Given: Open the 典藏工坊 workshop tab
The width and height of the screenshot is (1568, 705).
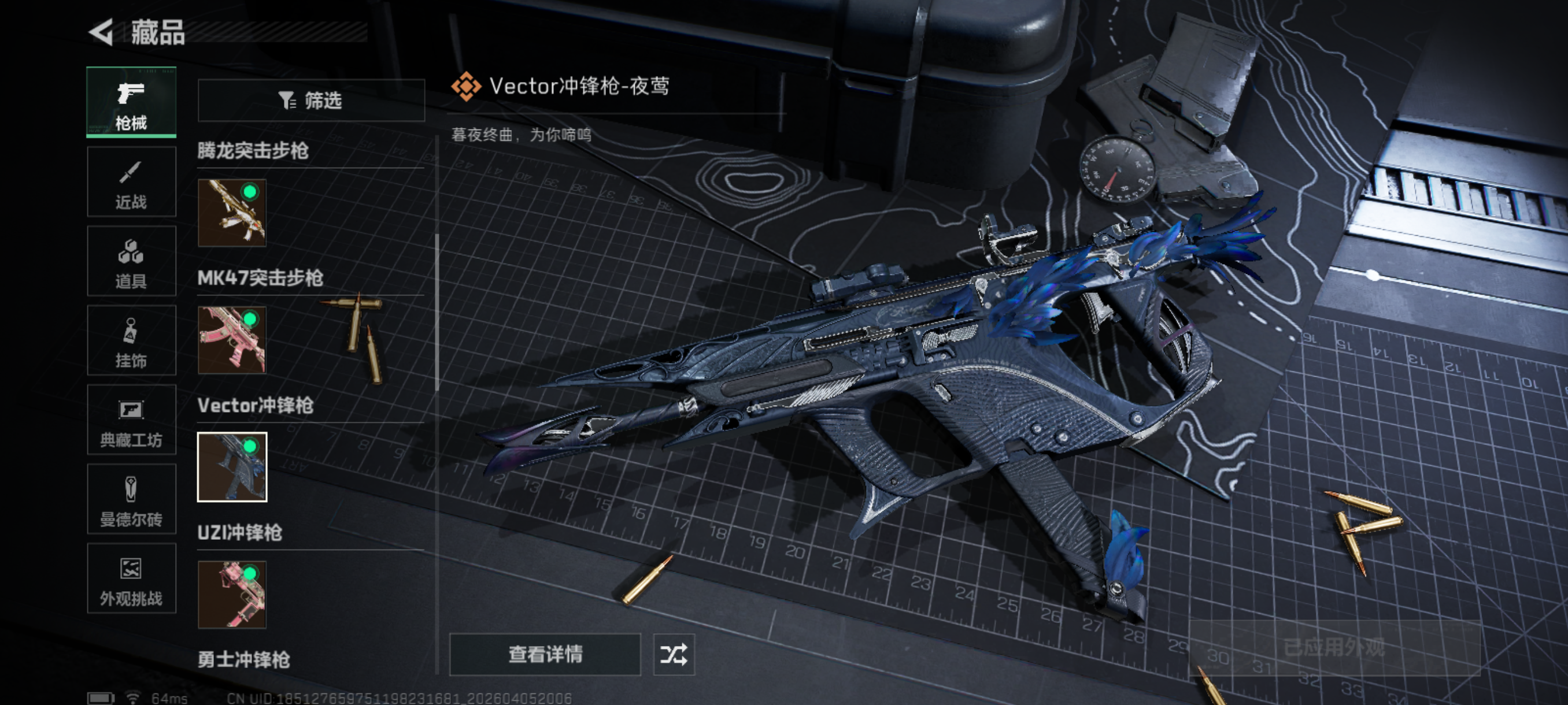Looking at the screenshot, I should [131, 420].
